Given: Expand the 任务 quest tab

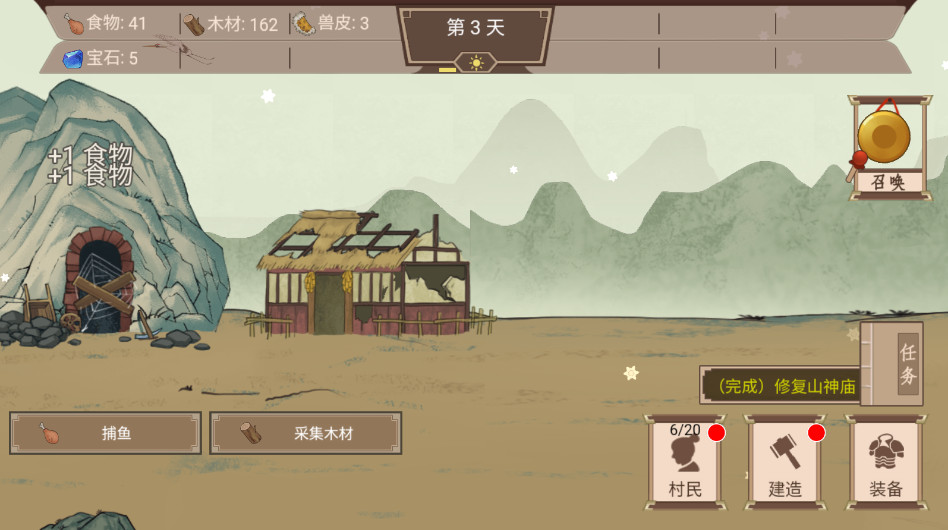Looking at the screenshot, I should (x=905, y=364).
